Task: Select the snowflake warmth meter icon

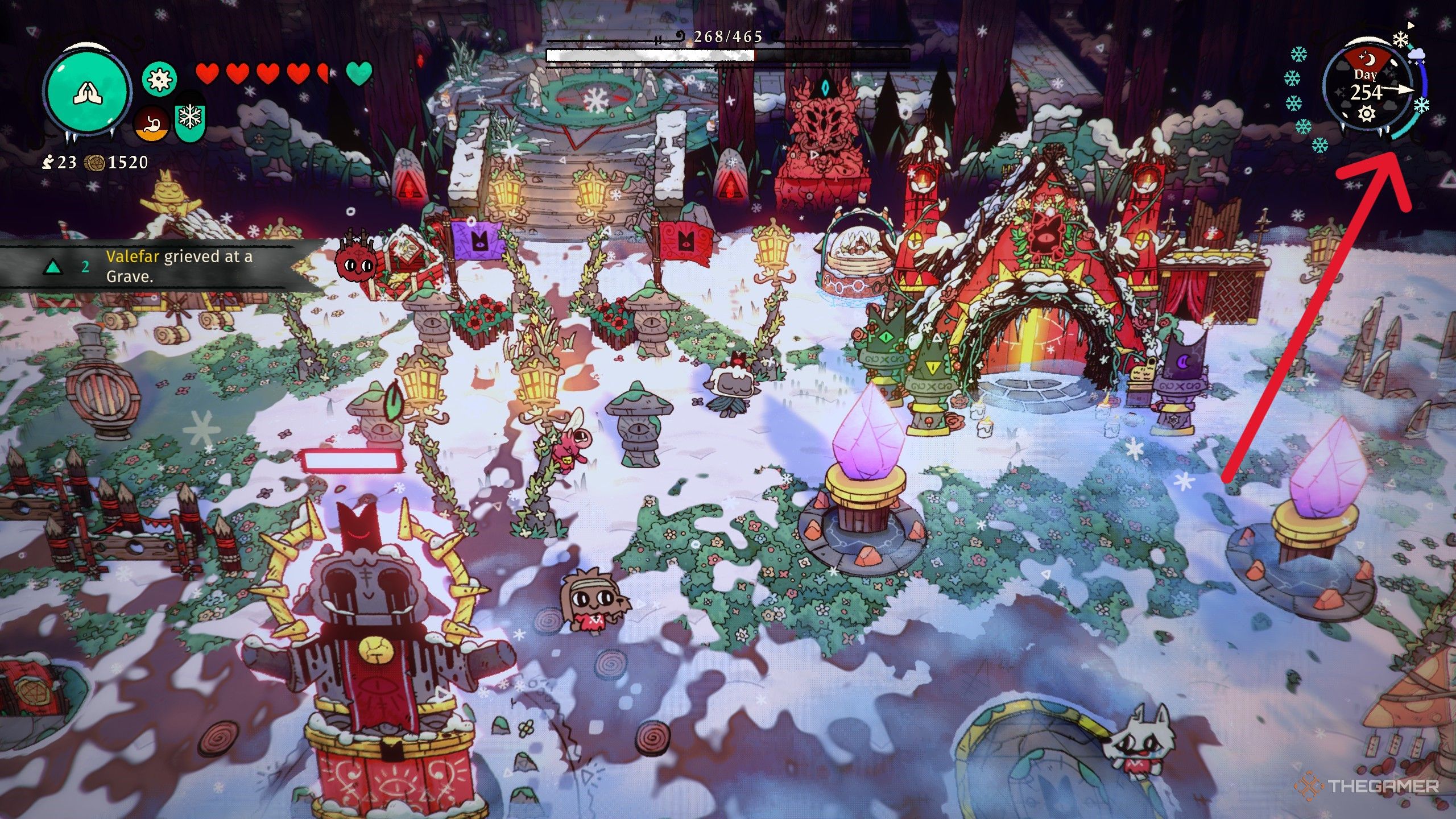Action: point(189,122)
